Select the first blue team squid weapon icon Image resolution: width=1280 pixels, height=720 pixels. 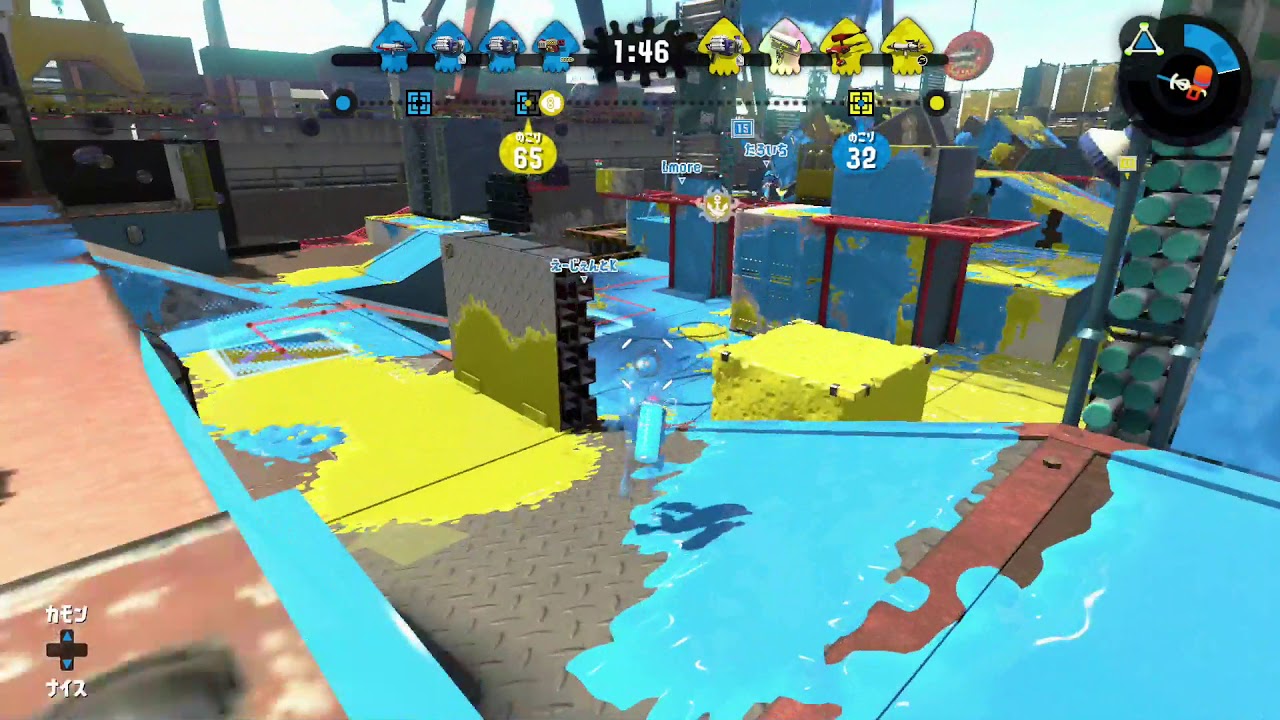(393, 46)
